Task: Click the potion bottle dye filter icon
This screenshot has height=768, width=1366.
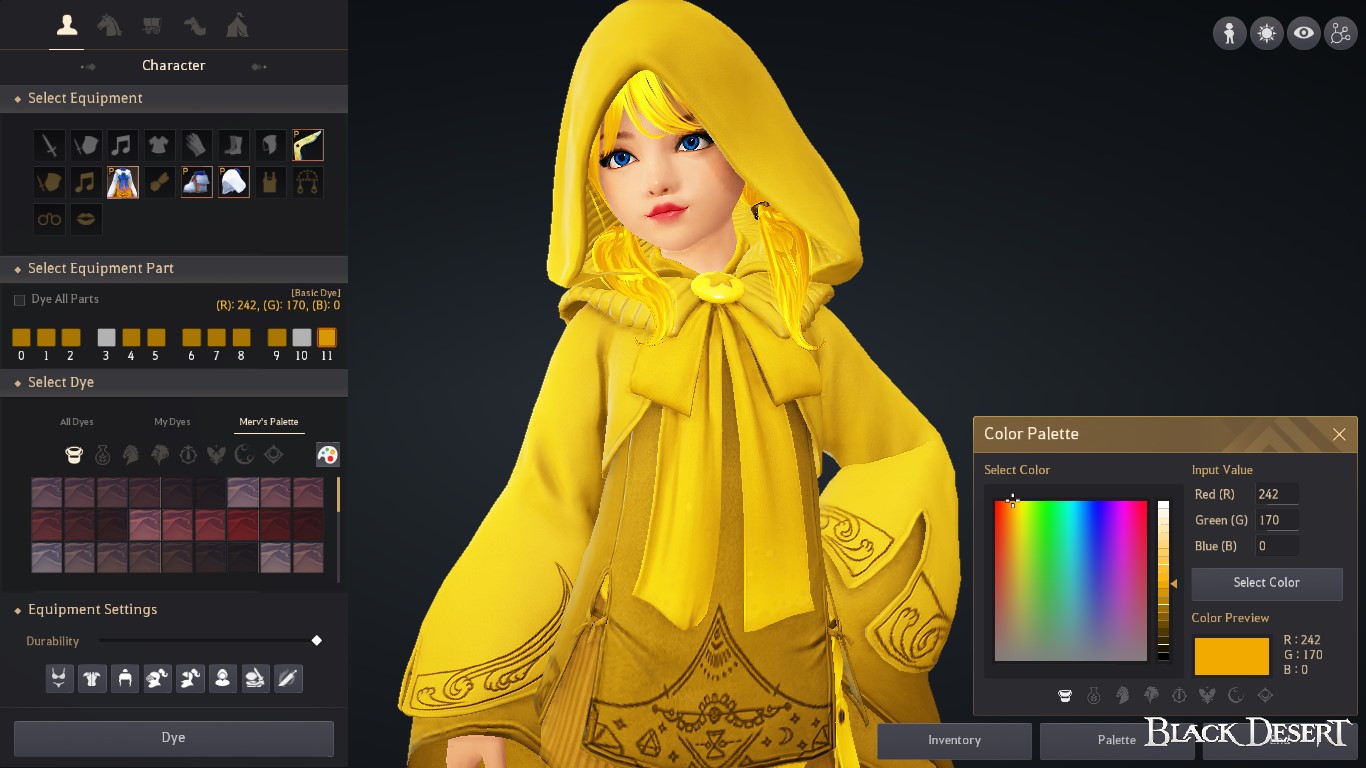Action: point(102,454)
